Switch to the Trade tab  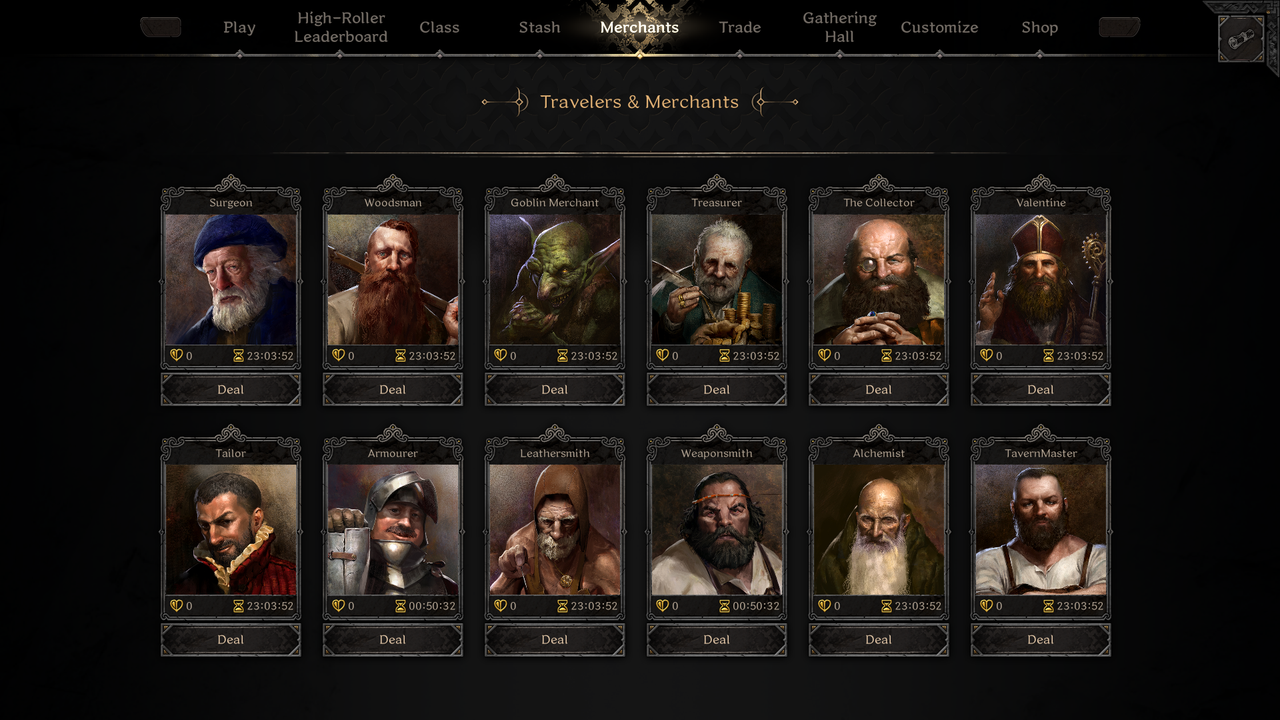click(x=739, y=28)
